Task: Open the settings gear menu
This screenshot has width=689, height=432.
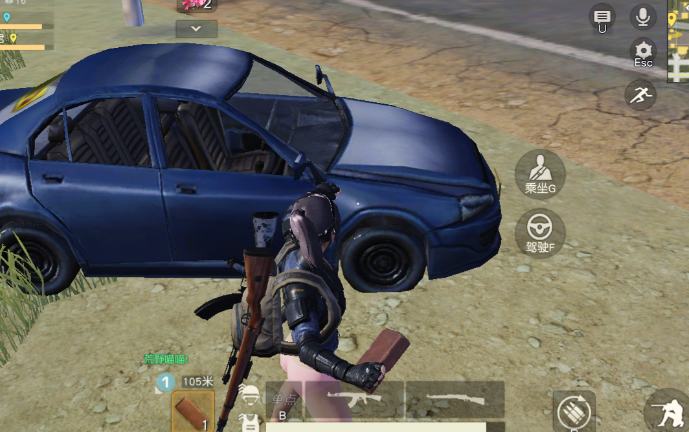Action: click(x=643, y=53)
